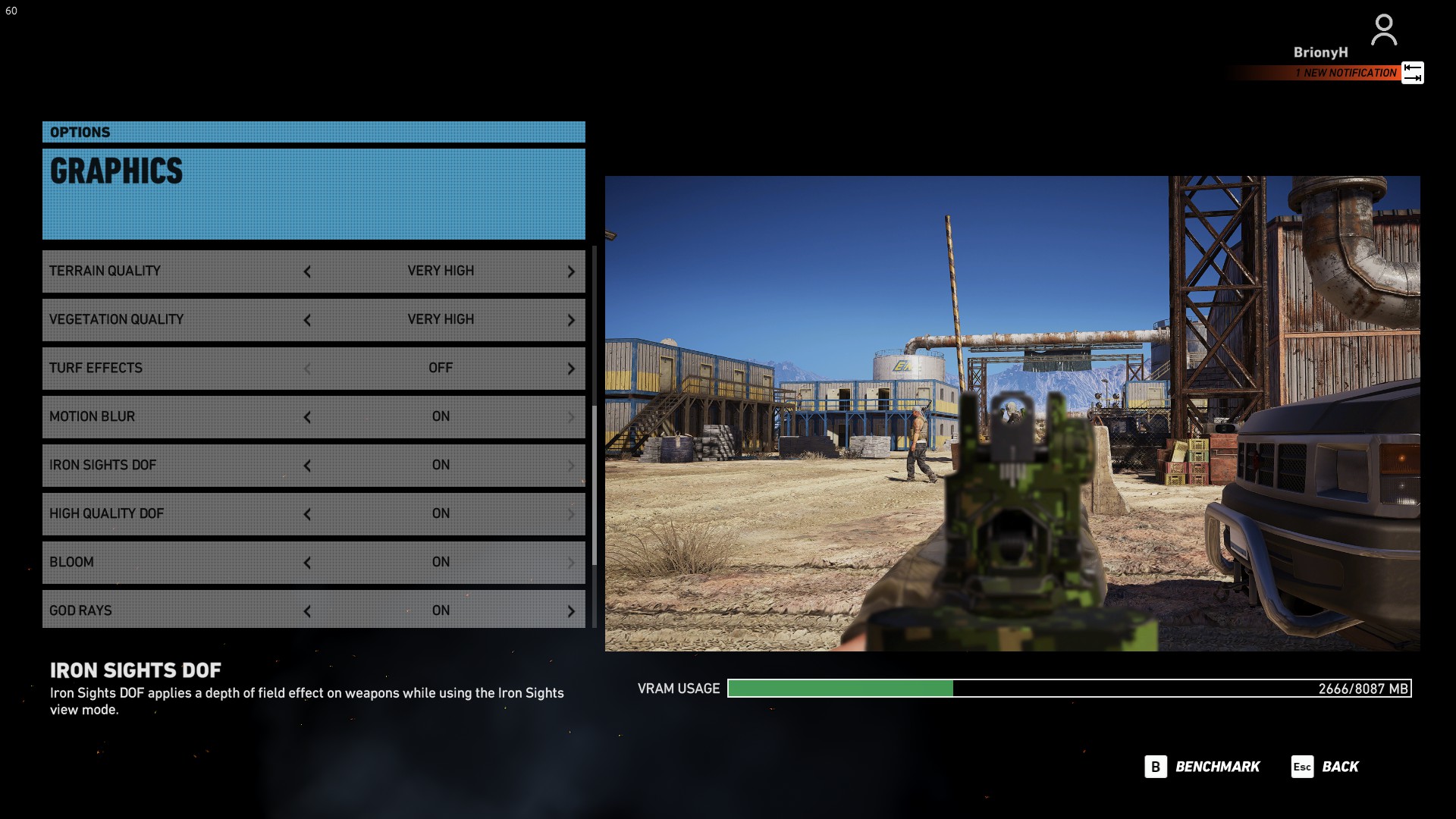Go Back from the Graphics options
Image resolution: width=1456 pixels, height=819 pixels.
coord(1325,767)
